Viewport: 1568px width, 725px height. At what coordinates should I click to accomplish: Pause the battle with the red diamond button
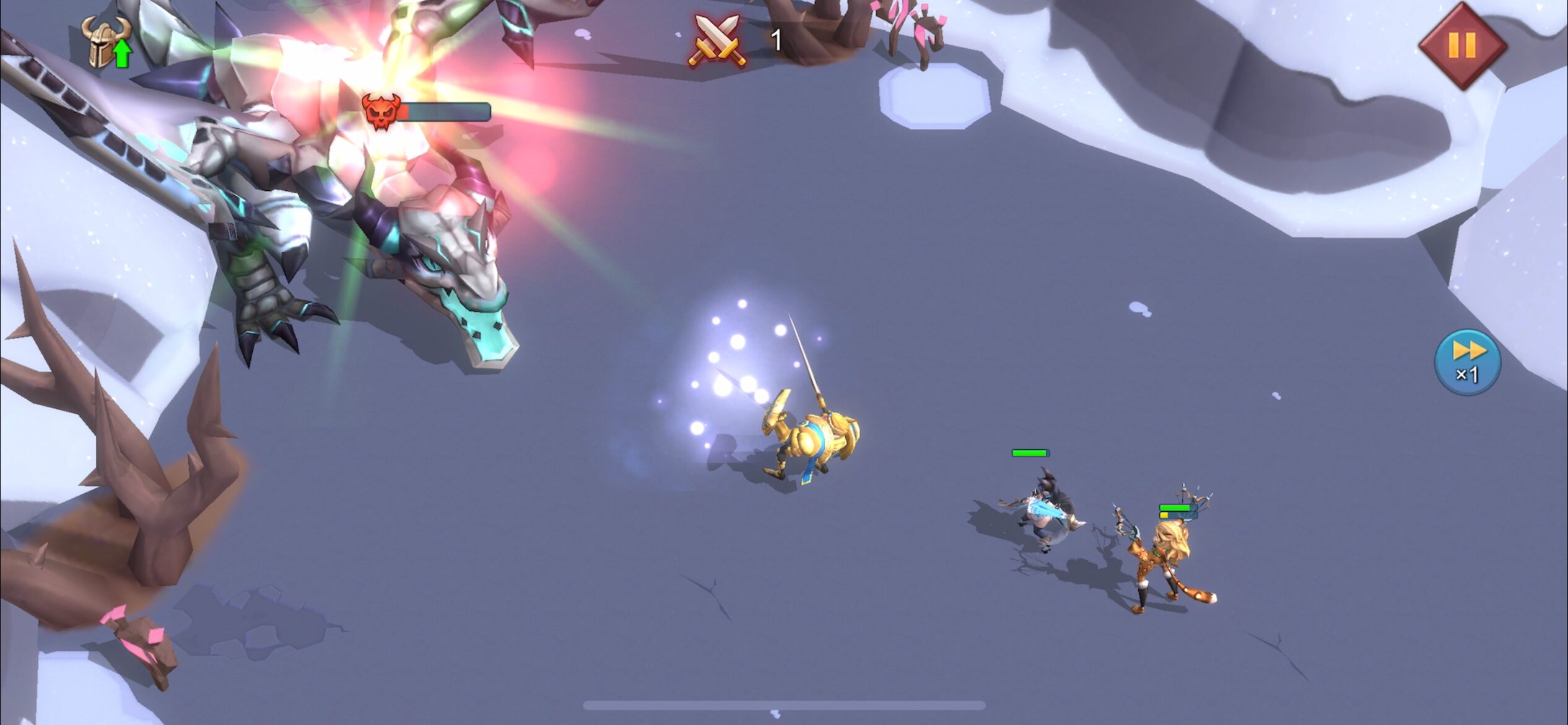tap(1462, 45)
